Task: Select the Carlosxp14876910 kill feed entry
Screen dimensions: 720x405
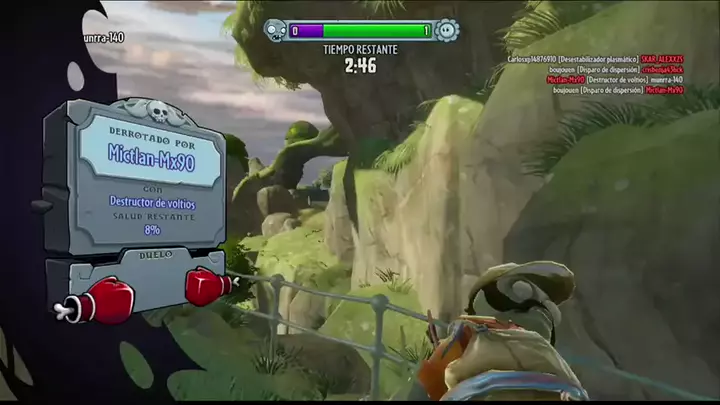Action: (x=600, y=59)
